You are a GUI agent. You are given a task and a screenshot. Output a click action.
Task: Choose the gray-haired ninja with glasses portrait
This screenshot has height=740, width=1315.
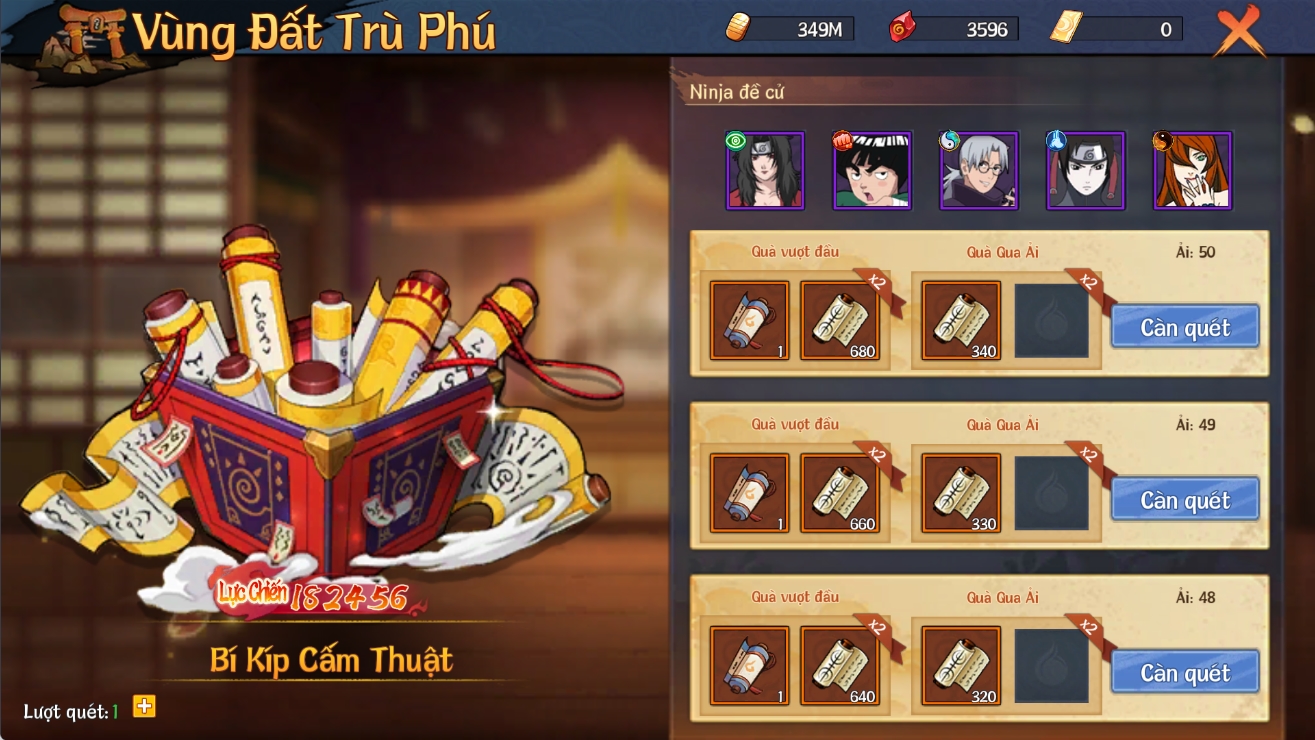979,171
